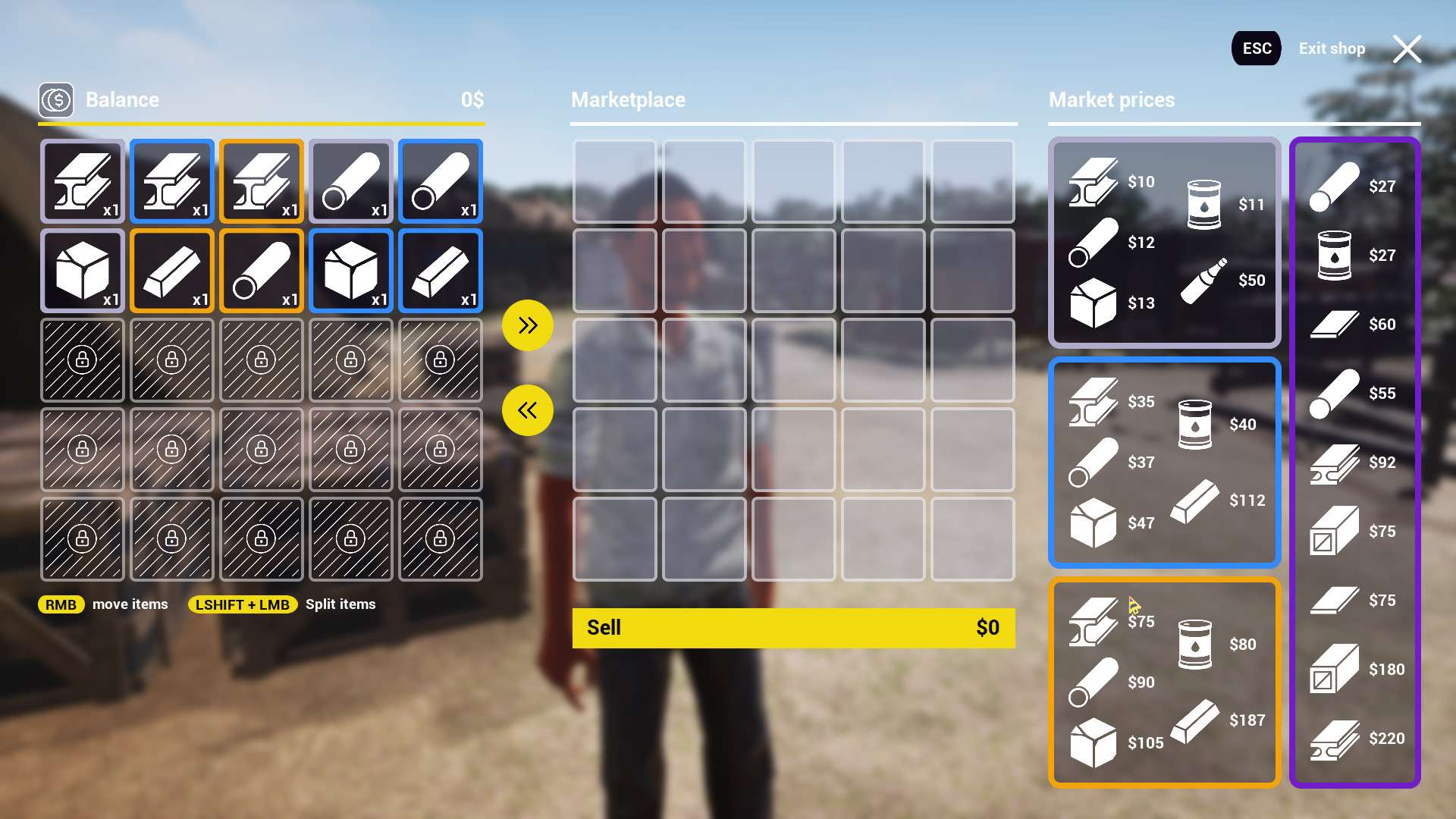The height and width of the screenshot is (819, 1456).
Task: Select the blue-bordered I-beam inventory slot
Action: pos(172,181)
